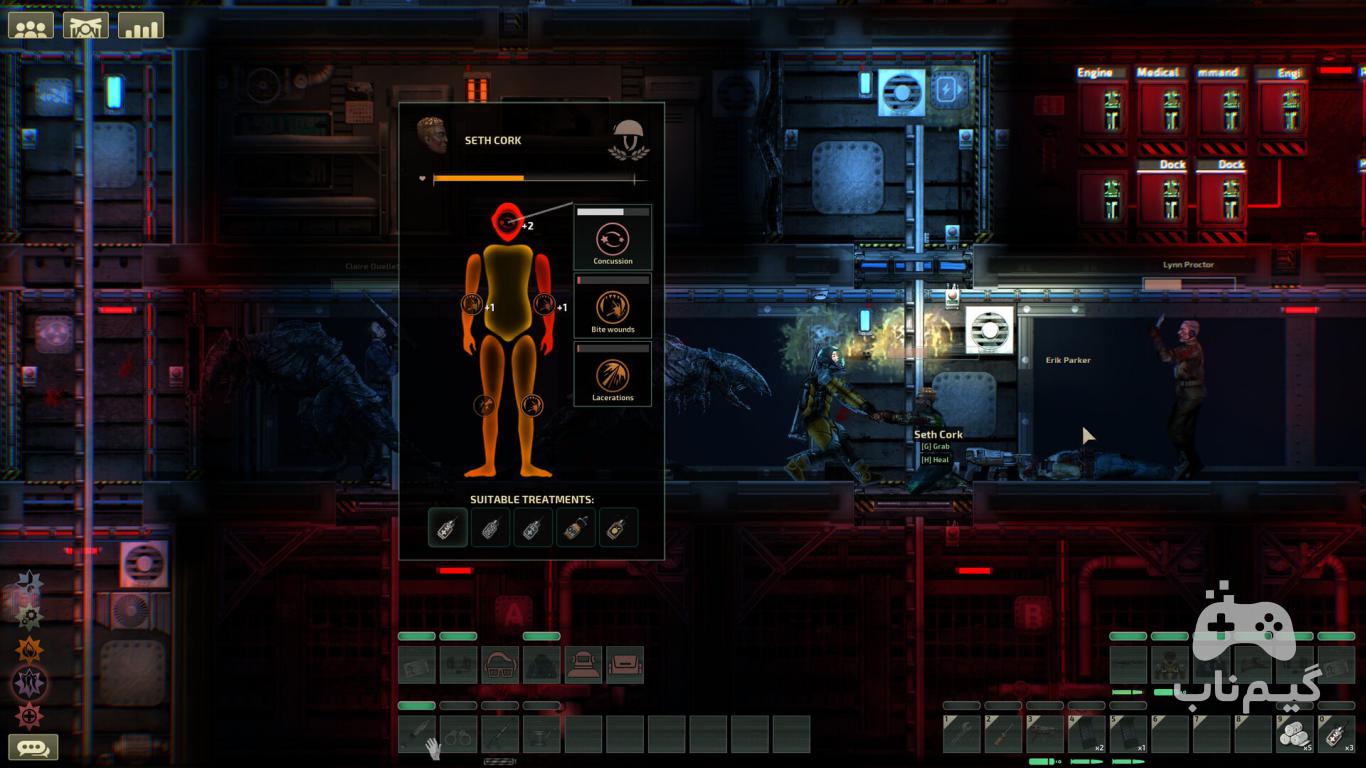
Task: Click the glasses headgear equipment slot
Action: point(500,665)
